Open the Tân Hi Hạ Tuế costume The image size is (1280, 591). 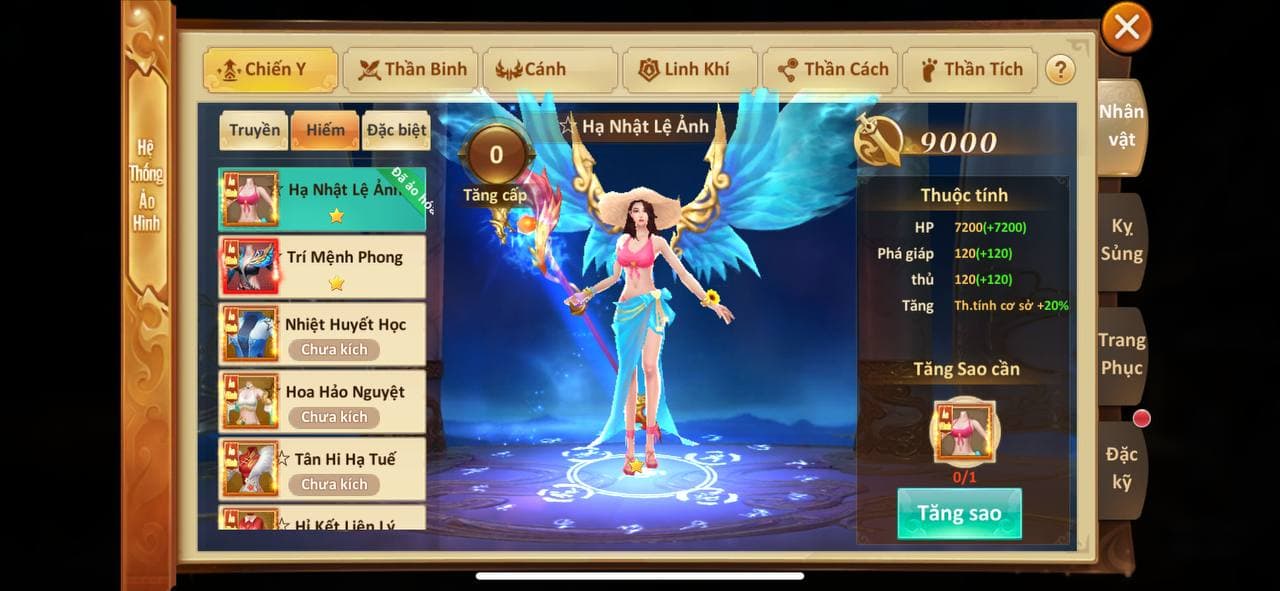tap(322, 468)
